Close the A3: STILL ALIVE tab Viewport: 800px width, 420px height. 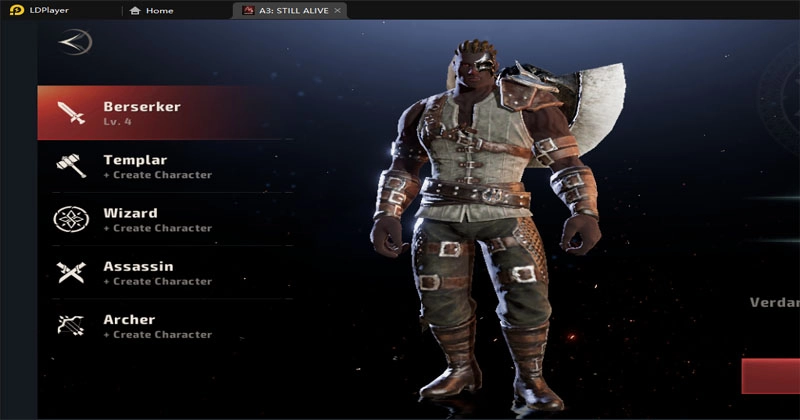(338, 10)
